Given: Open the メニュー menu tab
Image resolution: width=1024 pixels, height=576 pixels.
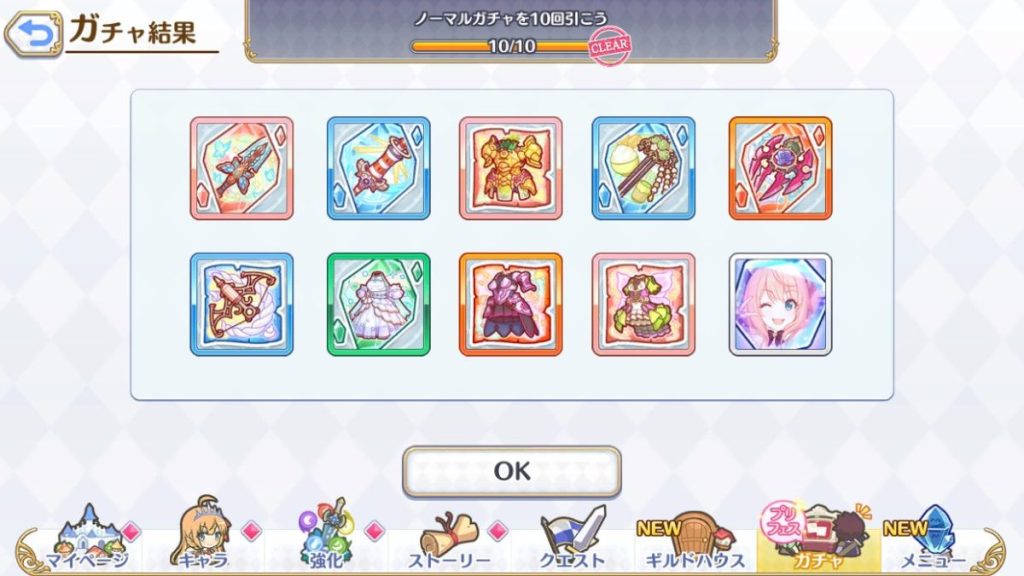Looking at the screenshot, I should pyautogui.click(x=935, y=540).
